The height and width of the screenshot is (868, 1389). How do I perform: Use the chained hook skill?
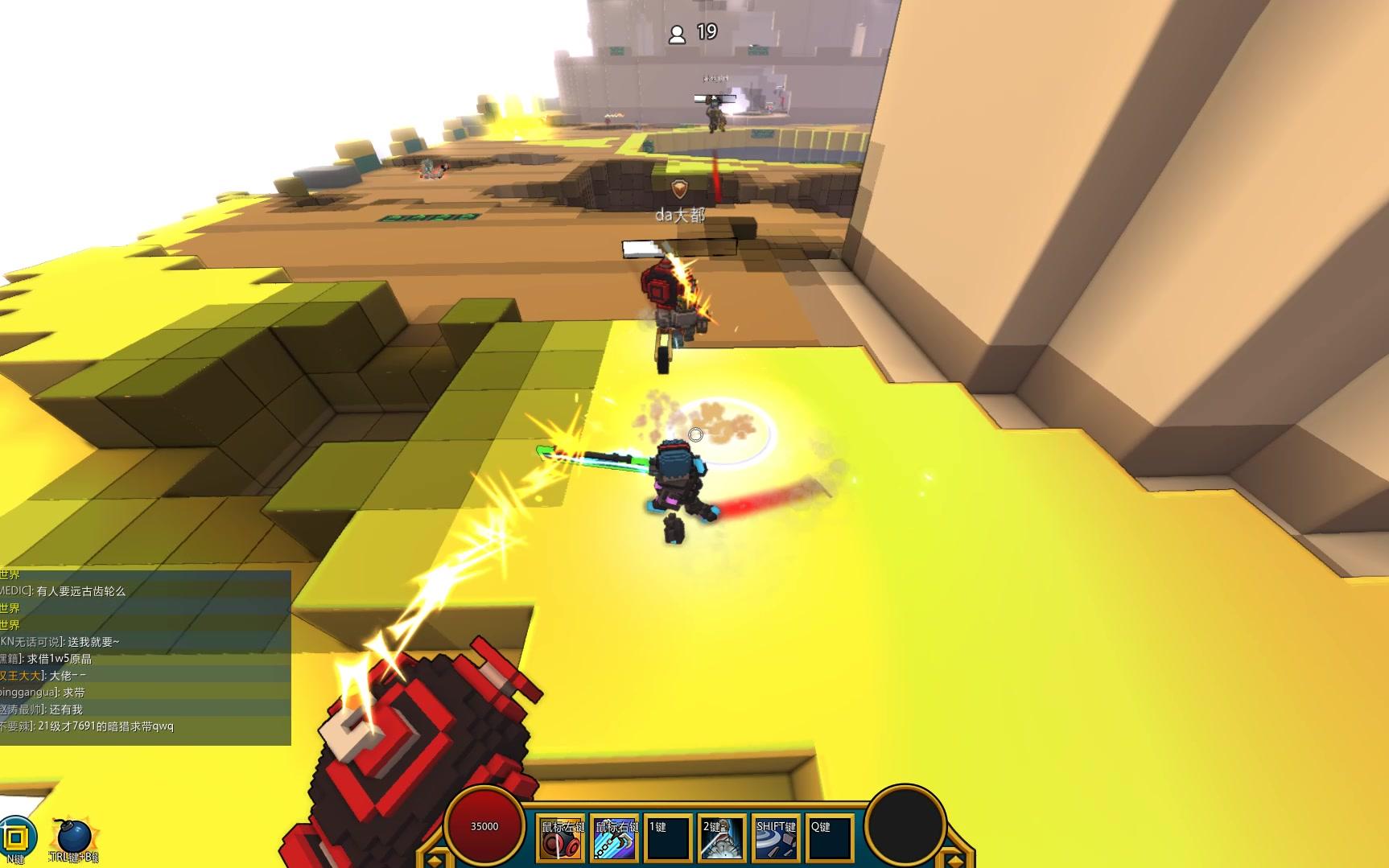[x=616, y=837]
